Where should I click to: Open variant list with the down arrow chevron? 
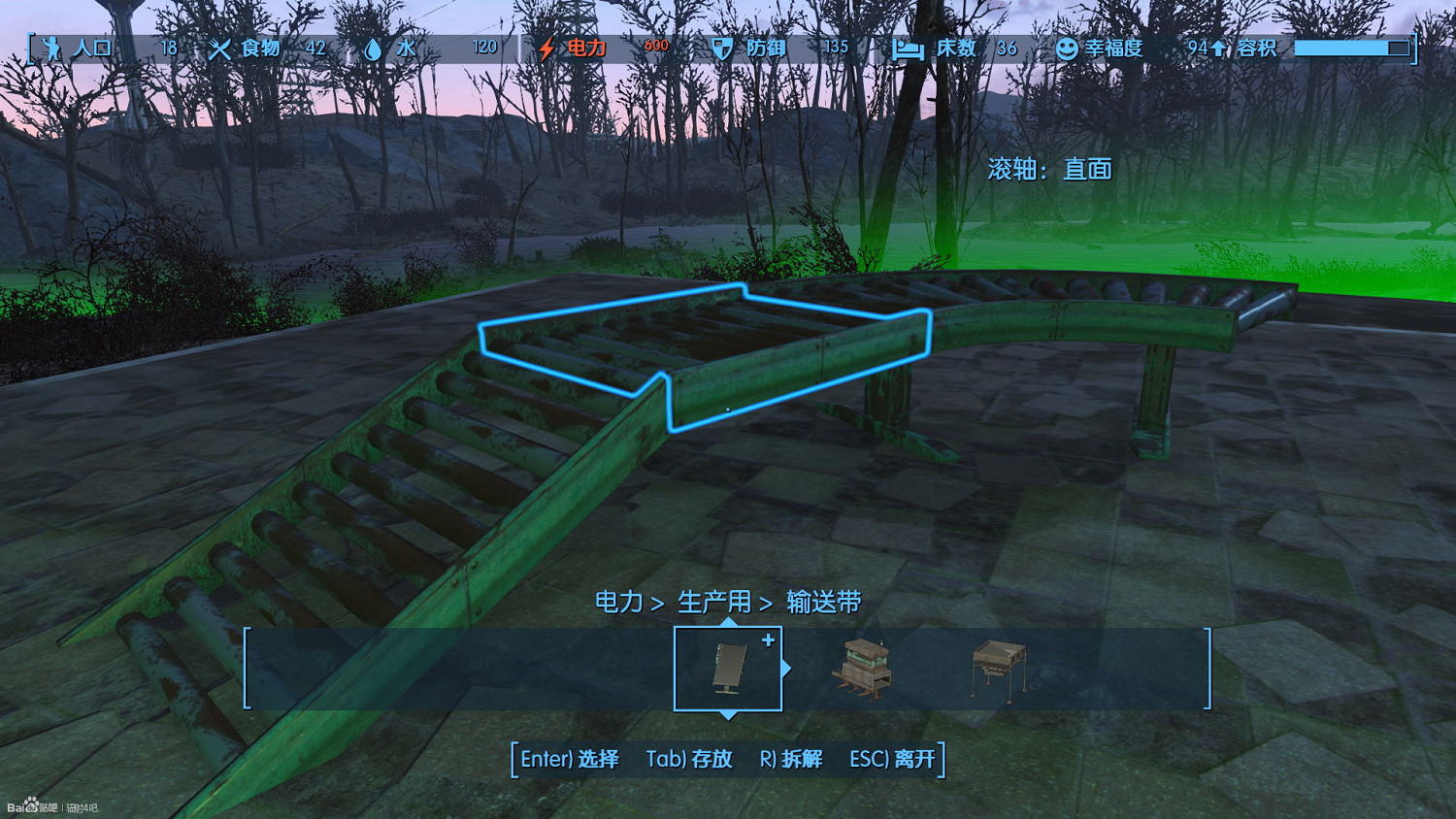click(x=728, y=716)
